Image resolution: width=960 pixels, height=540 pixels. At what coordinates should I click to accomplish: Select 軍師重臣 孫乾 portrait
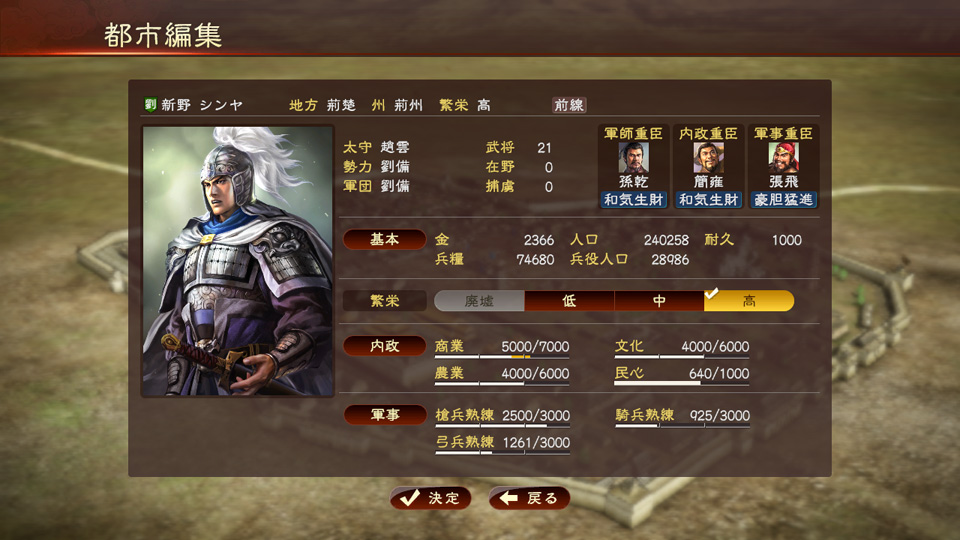click(633, 158)
